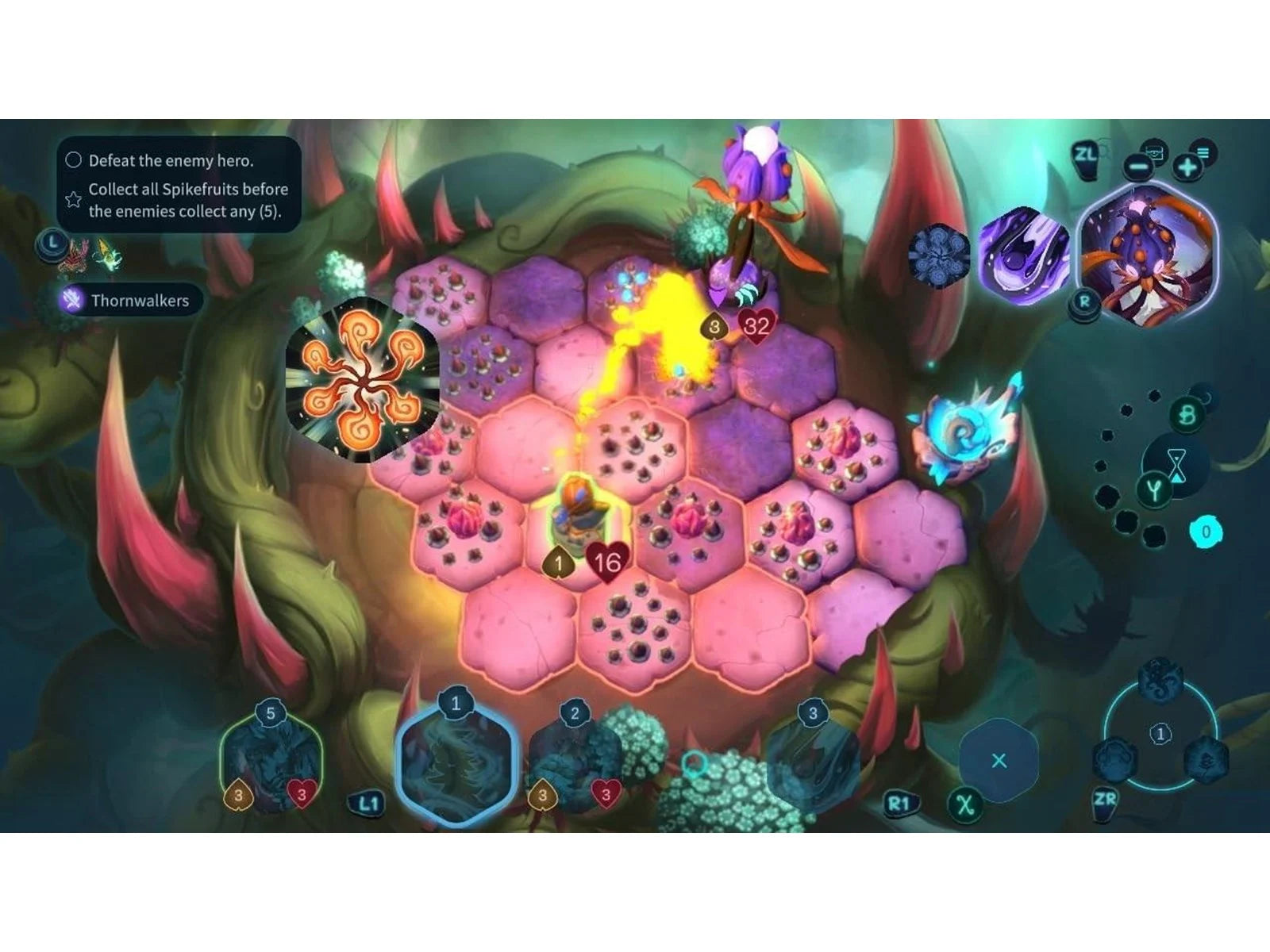1270x952 pixels.
Task: Toggle the card overview eye icon at top right
Action: tap(1156, 152)
